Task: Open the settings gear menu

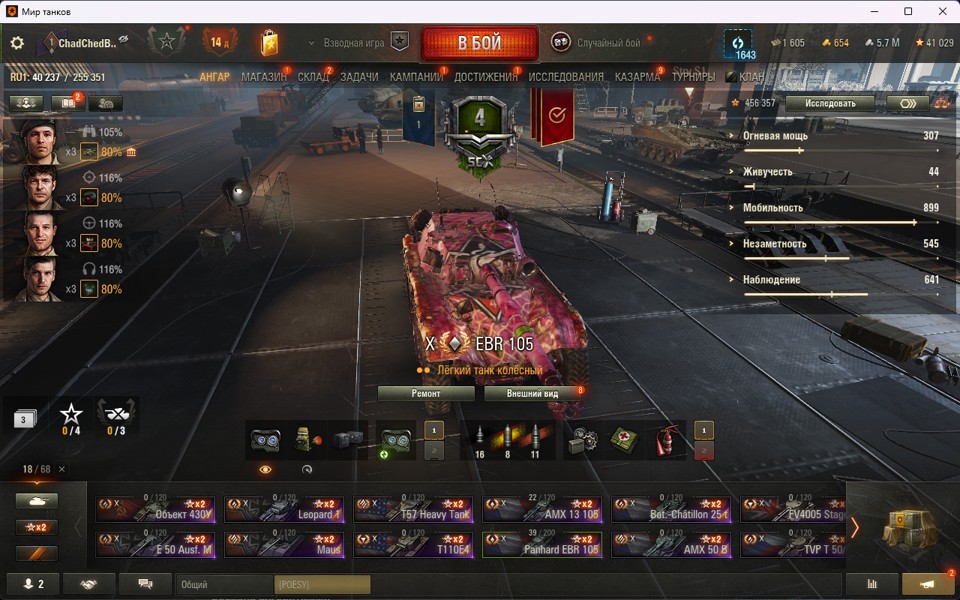Action: 17,43
